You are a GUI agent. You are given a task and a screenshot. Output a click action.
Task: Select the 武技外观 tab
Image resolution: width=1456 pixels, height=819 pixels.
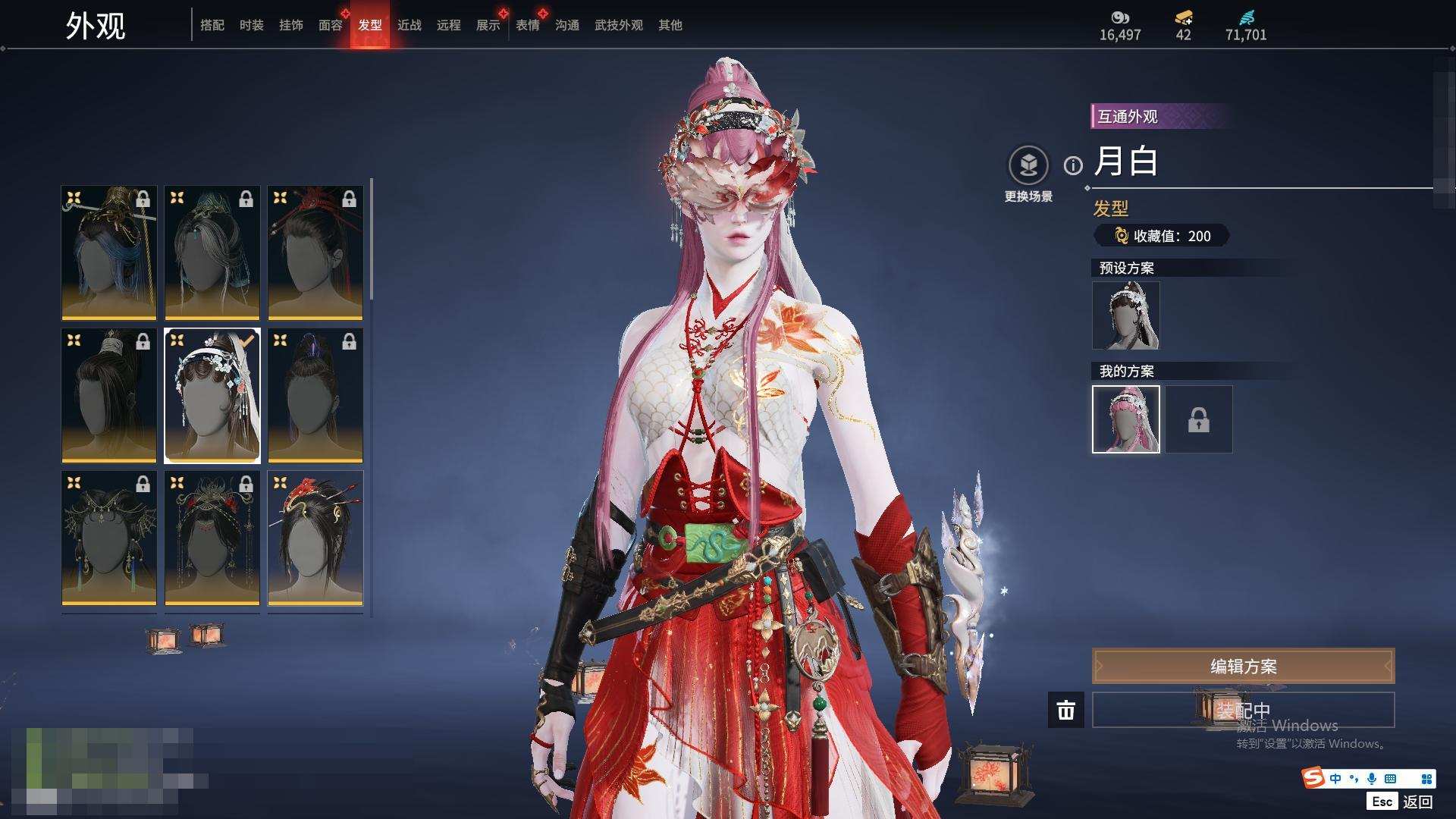(619, 25)
